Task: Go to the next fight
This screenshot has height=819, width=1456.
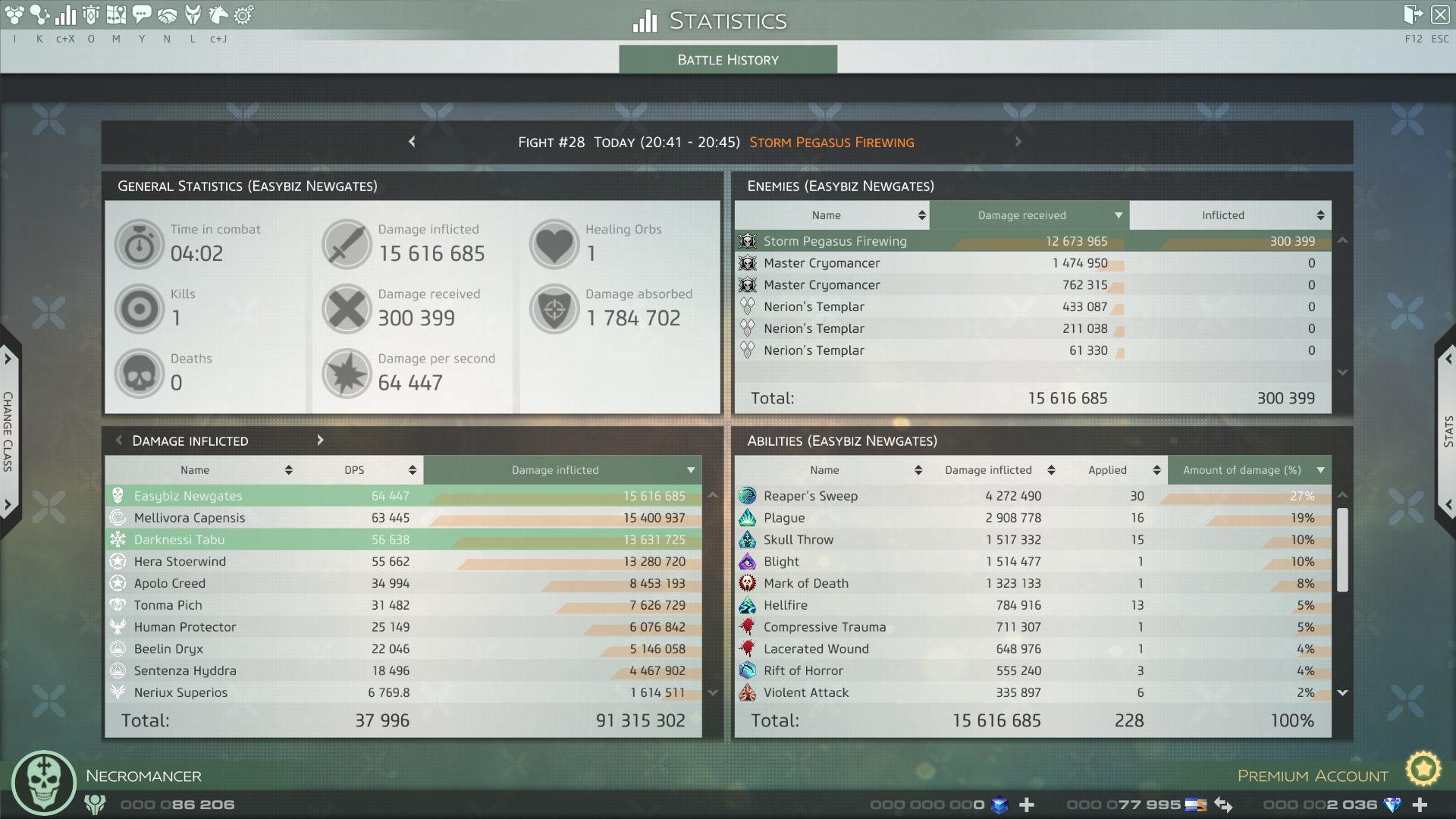Action: point(1018,142)
